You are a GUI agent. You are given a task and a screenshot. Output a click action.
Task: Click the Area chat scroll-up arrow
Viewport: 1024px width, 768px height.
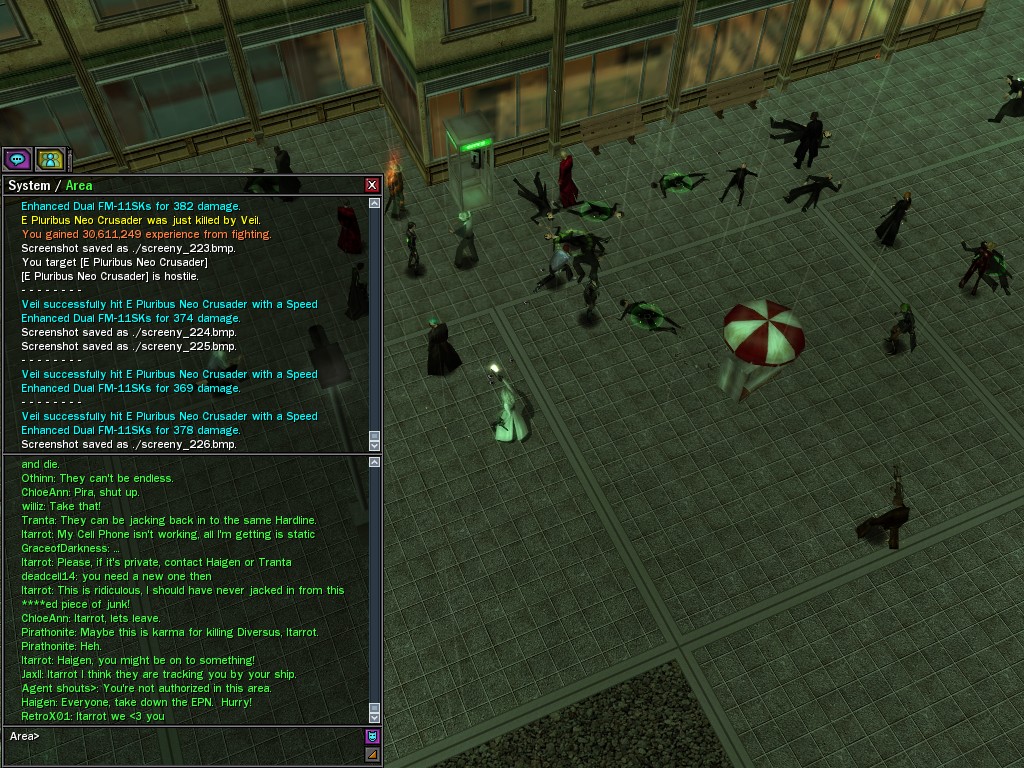click(375, 462)
